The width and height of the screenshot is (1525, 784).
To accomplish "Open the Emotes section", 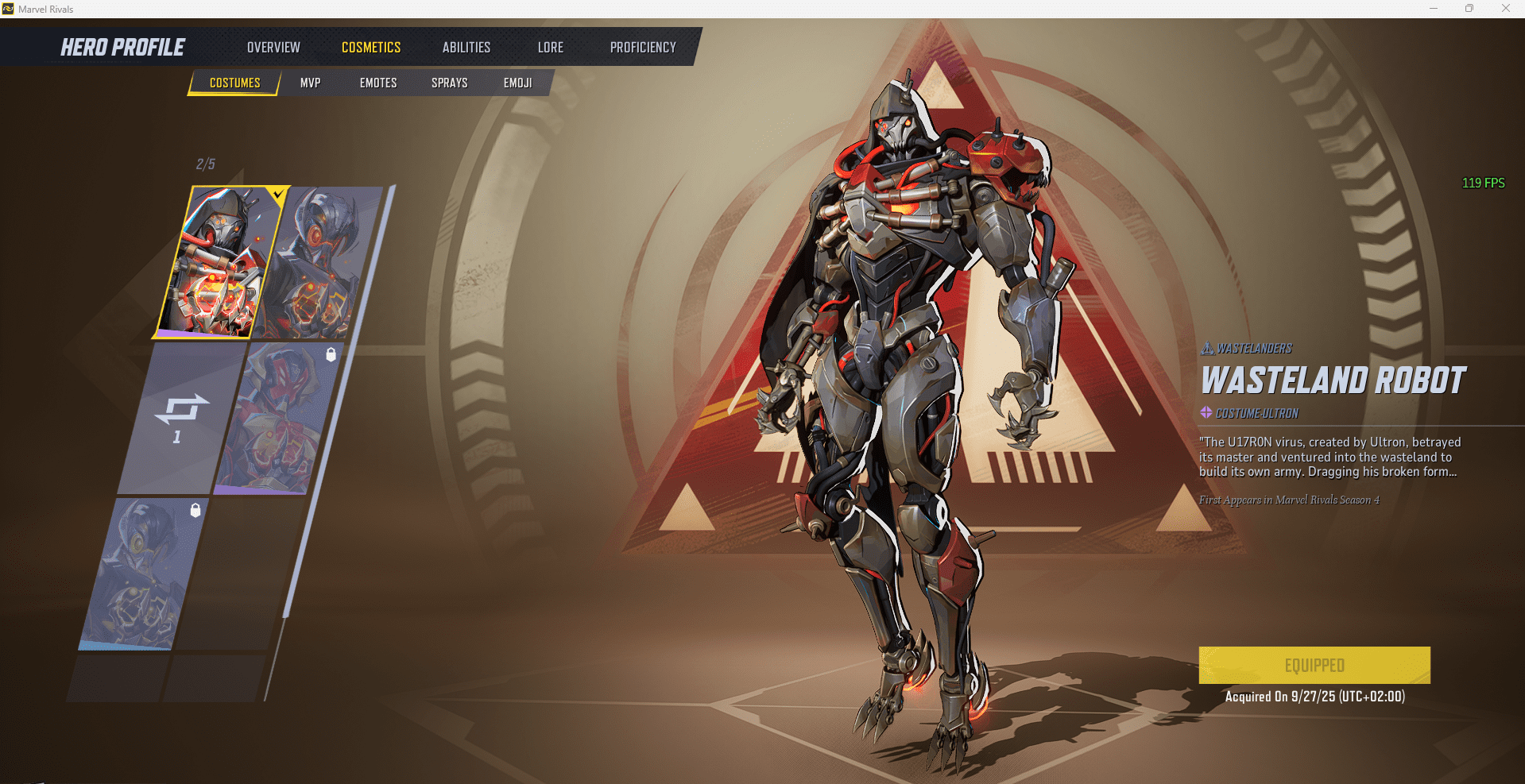I will 377,83.
